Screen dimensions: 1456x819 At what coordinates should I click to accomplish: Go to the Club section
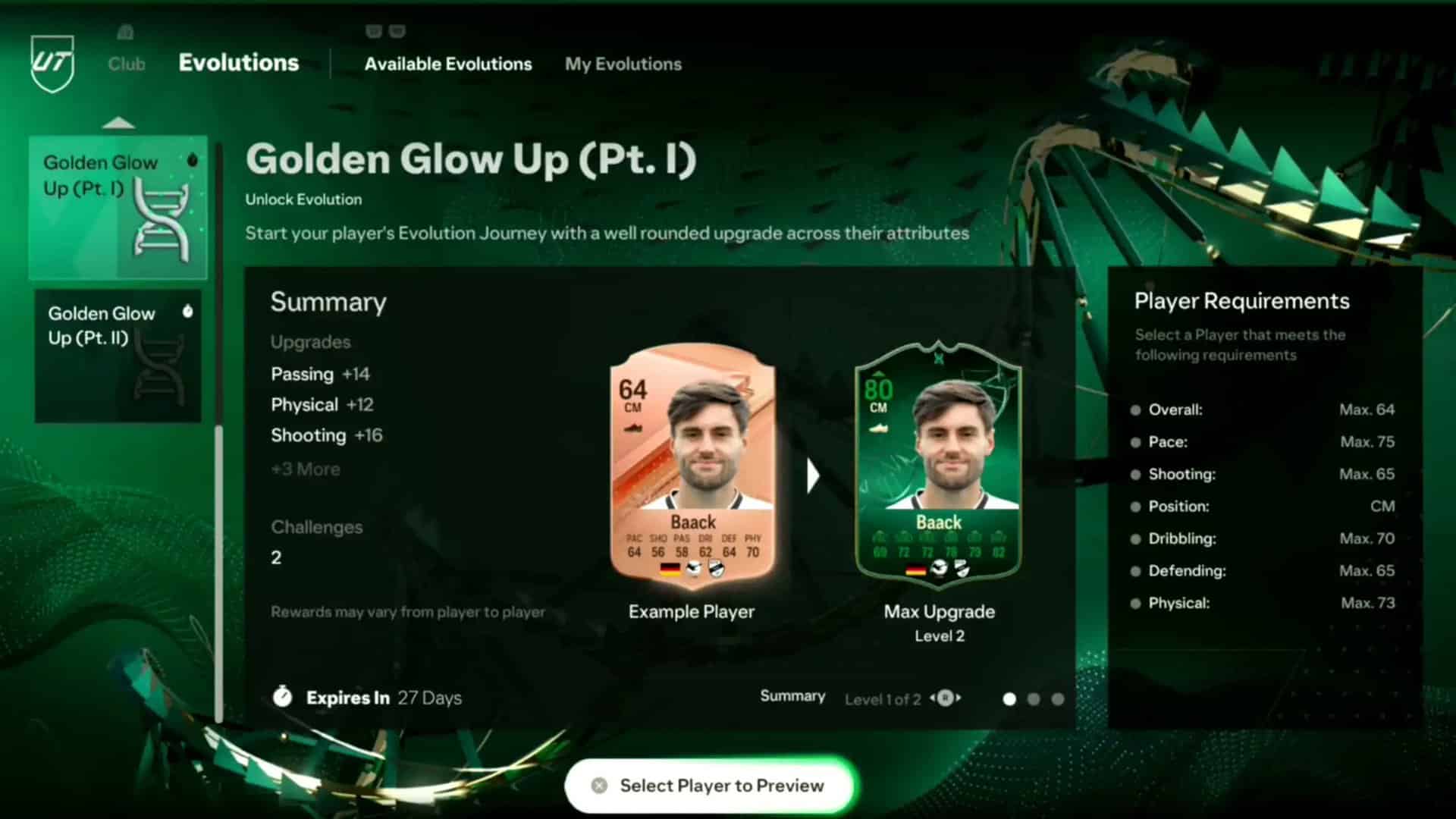coord(126,64)
